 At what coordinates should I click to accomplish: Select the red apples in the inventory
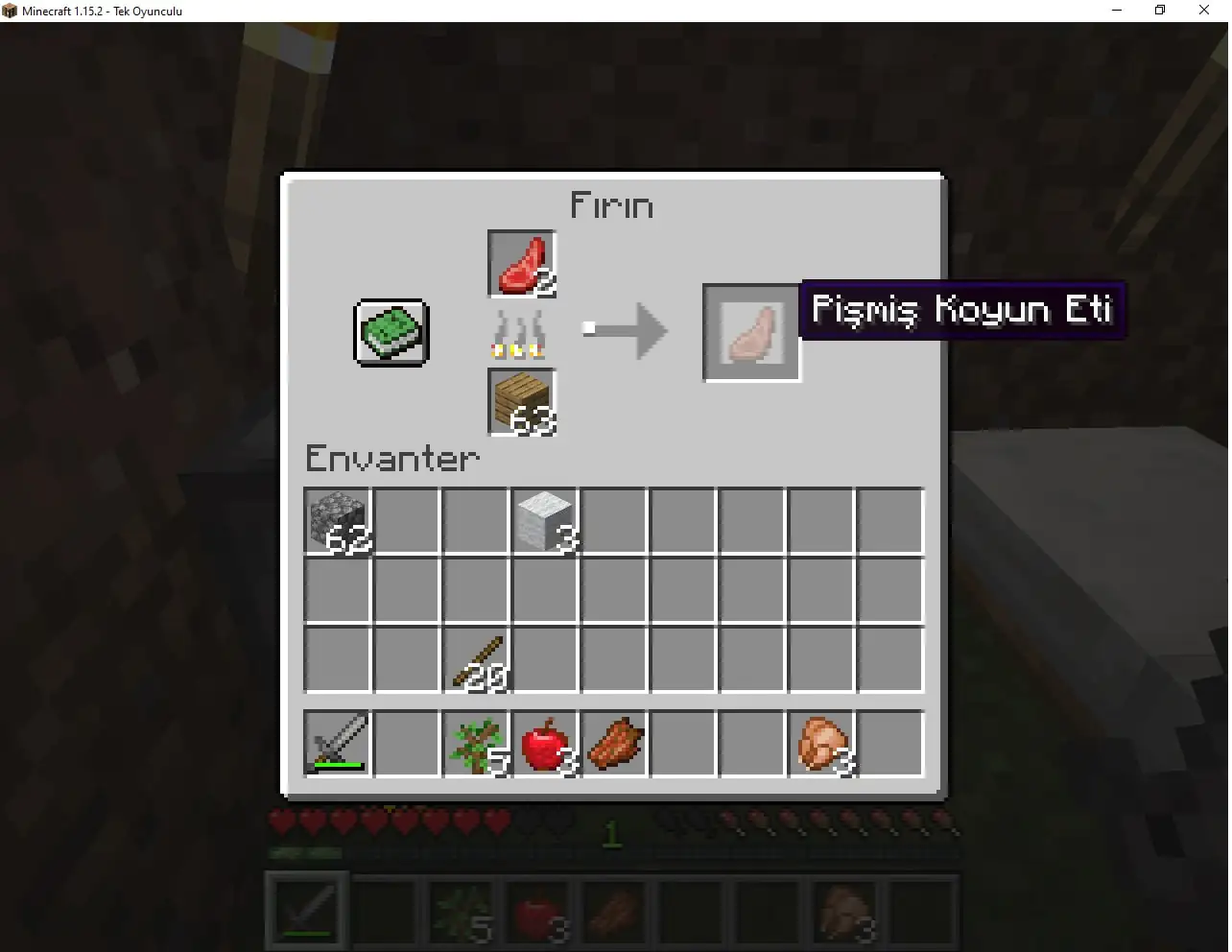(544, 744)
